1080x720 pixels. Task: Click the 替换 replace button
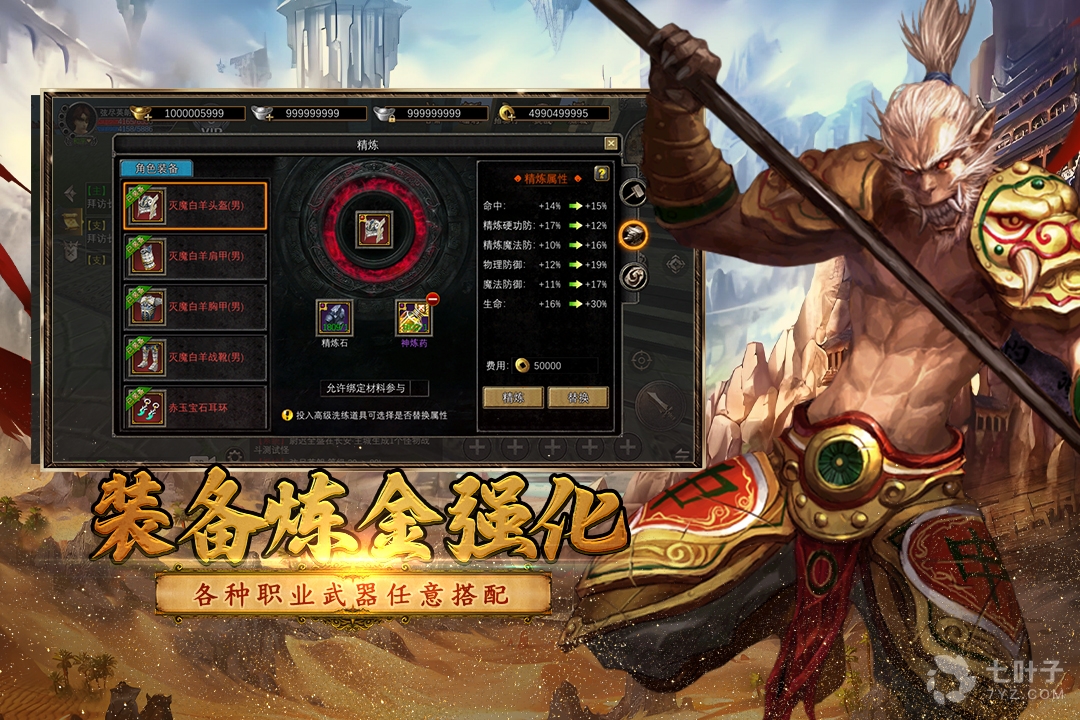pos(578,397)
